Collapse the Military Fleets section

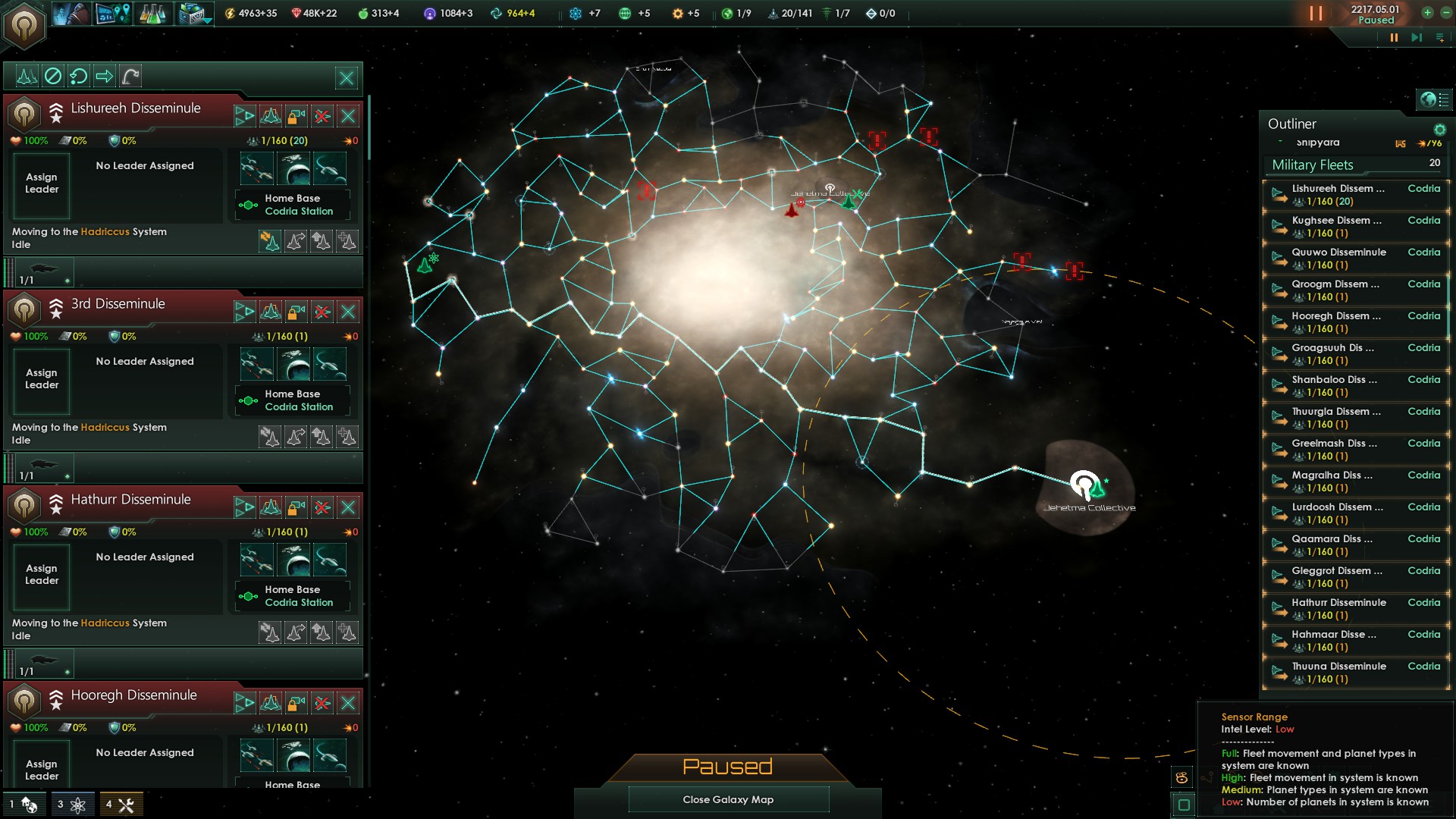click(1312, 165)
